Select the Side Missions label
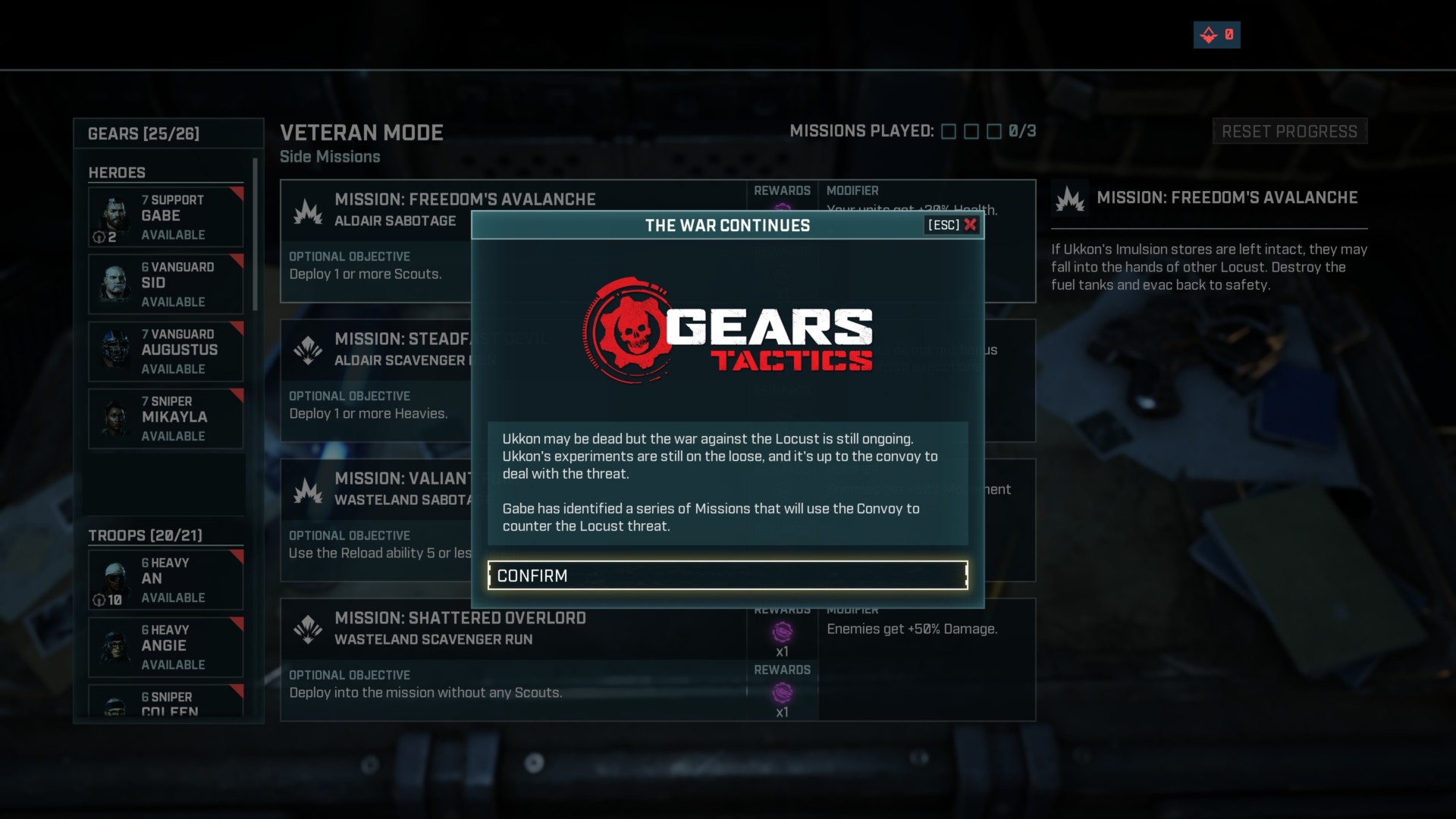1456x819 pixels. coord(330,157)
